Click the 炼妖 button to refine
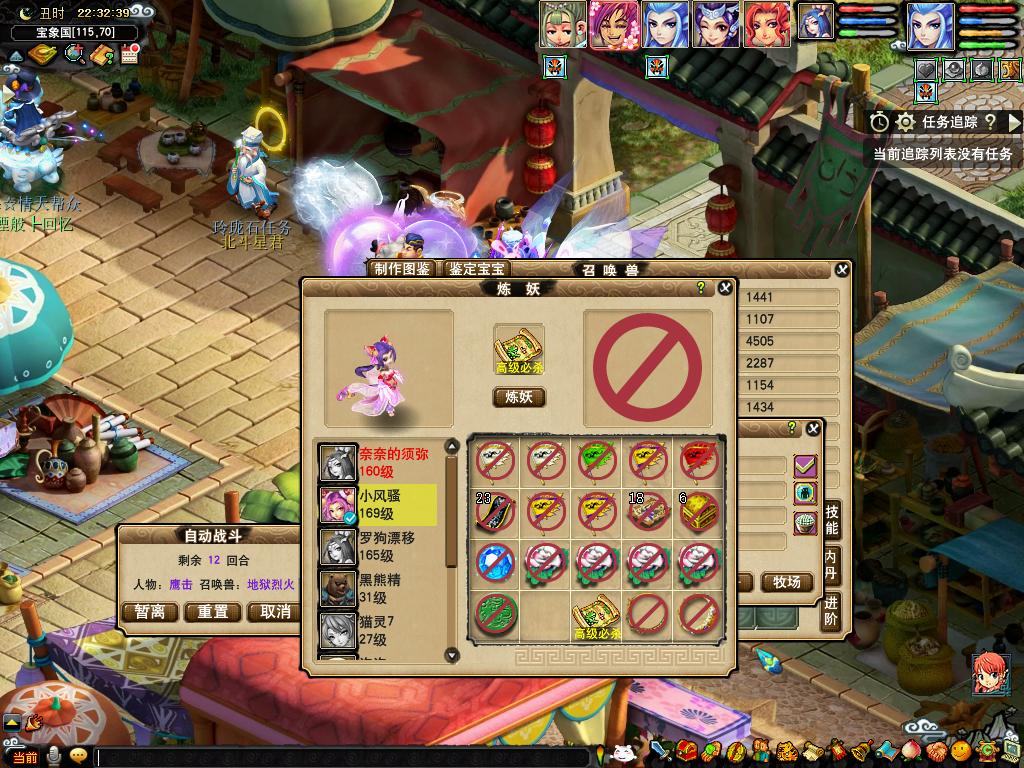Image resolution: width=1024 pixels, height=768 pixels. click(x=519, y=397)
